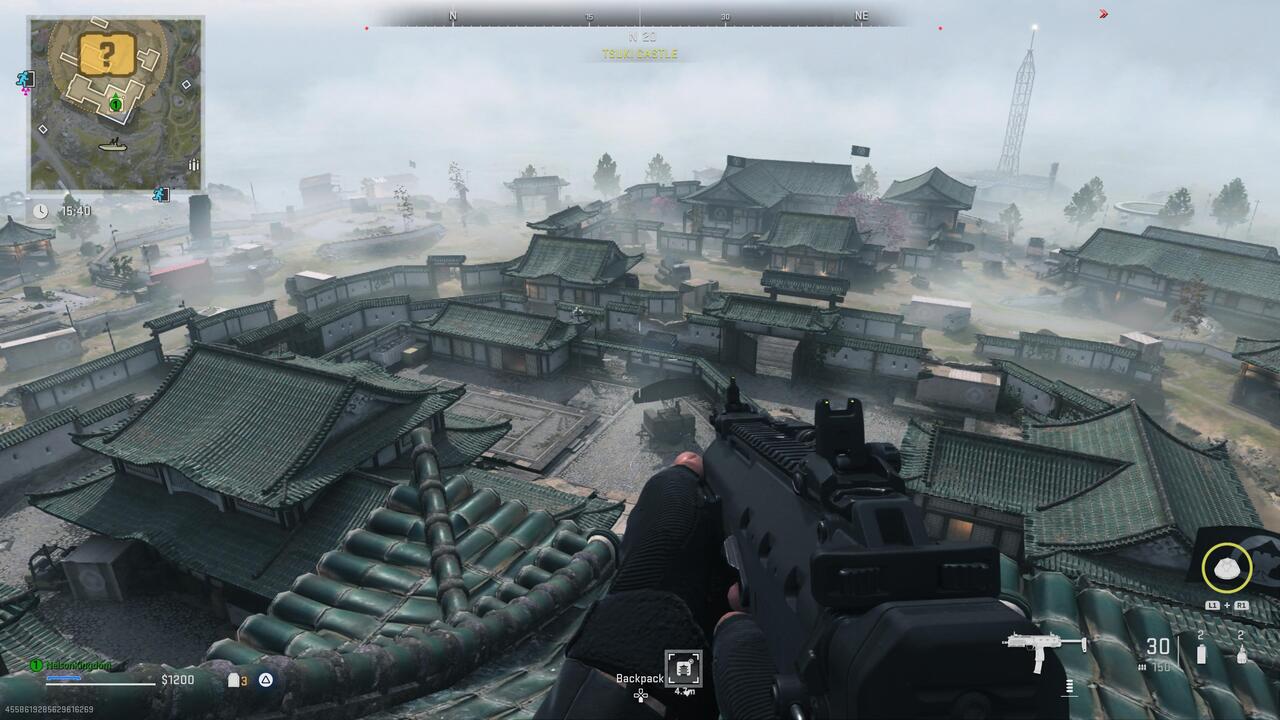1280x720 pixels.
Task: Open the pink puzzle piece marker on screen edge
Action: coord(24,91)
